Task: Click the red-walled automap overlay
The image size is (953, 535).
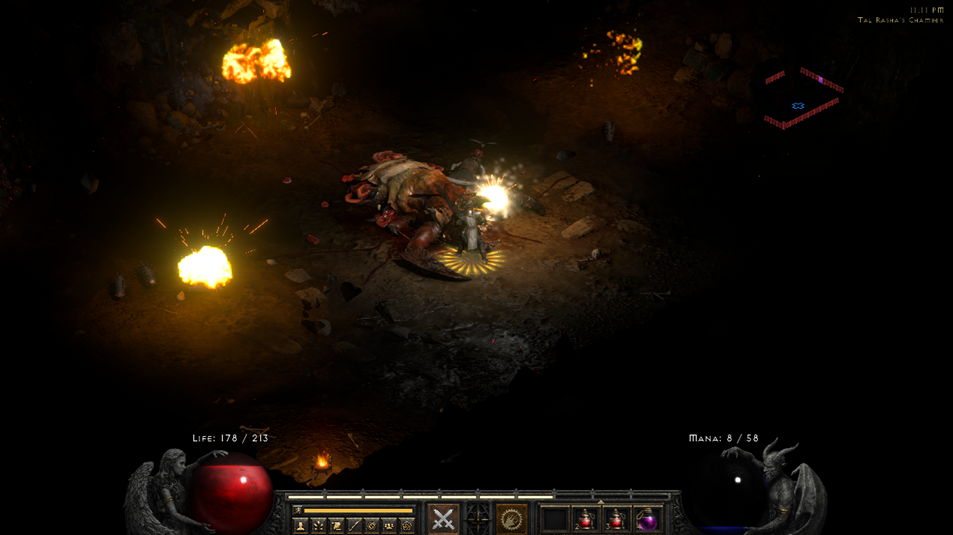Action: click(x=802, y=99)
